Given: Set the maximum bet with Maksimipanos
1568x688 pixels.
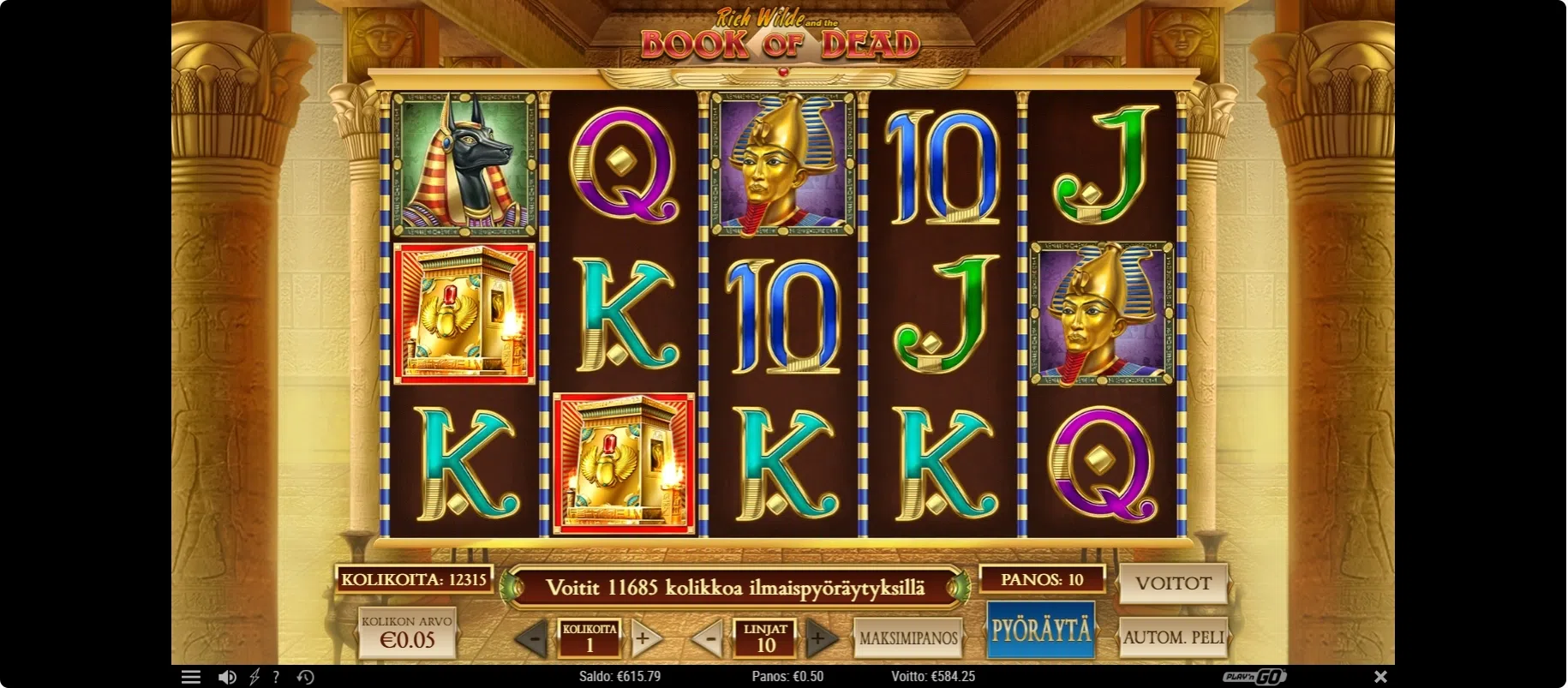Looking at the screenshot, I should (x=908, y=638).
